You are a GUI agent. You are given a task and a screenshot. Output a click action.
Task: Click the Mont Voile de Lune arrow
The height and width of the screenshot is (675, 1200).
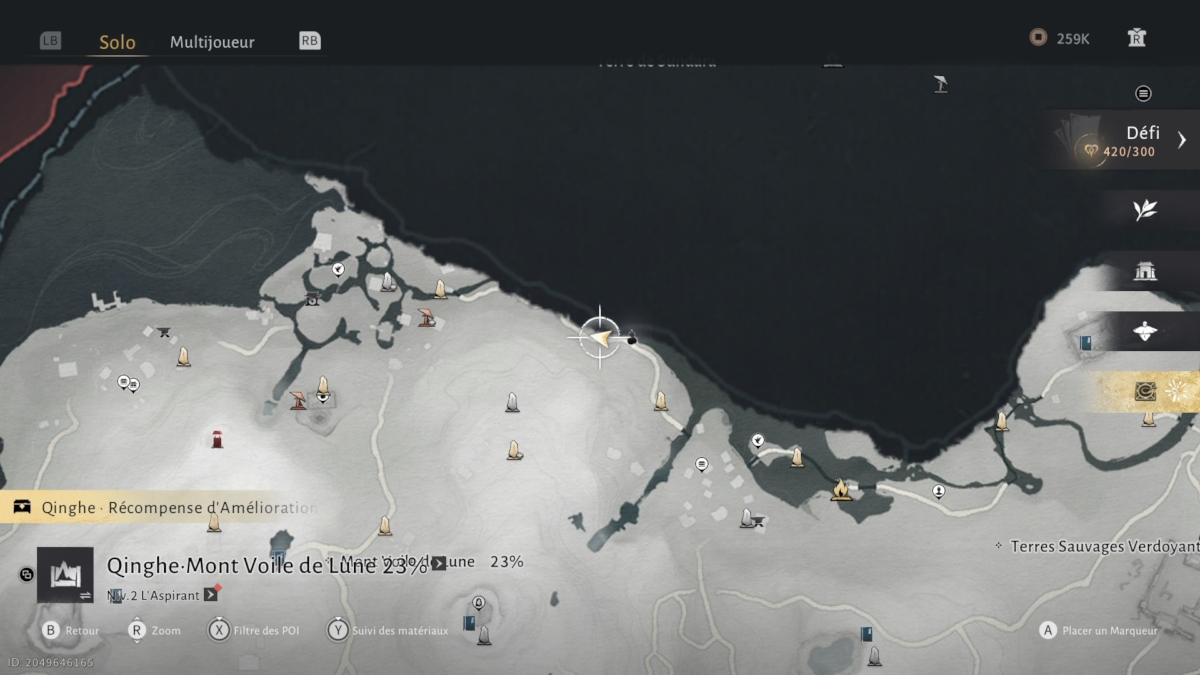(438, 563)
